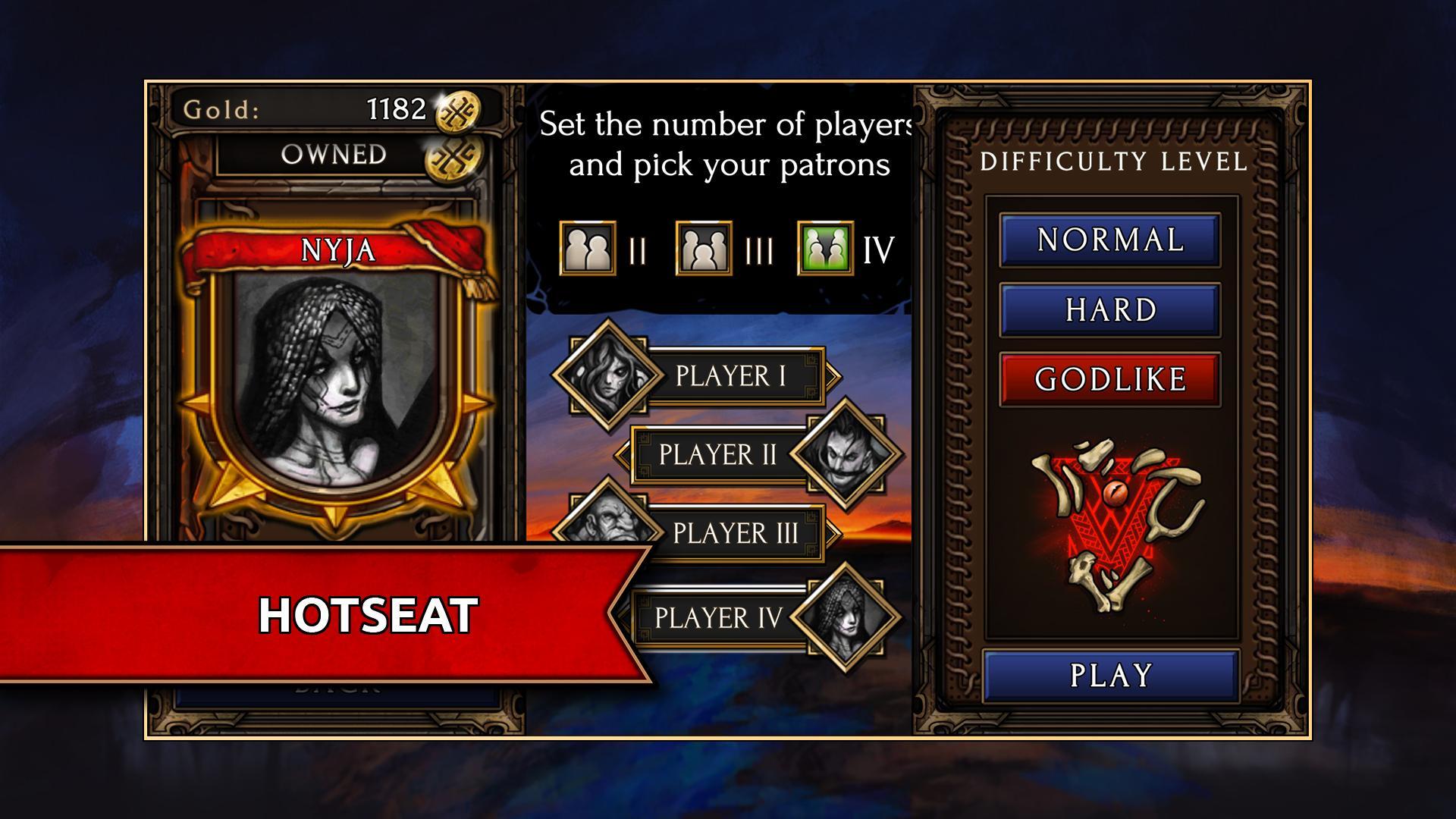
Task: Start the match with Play
Action: pyautogui.click(x=1110, y=675)
